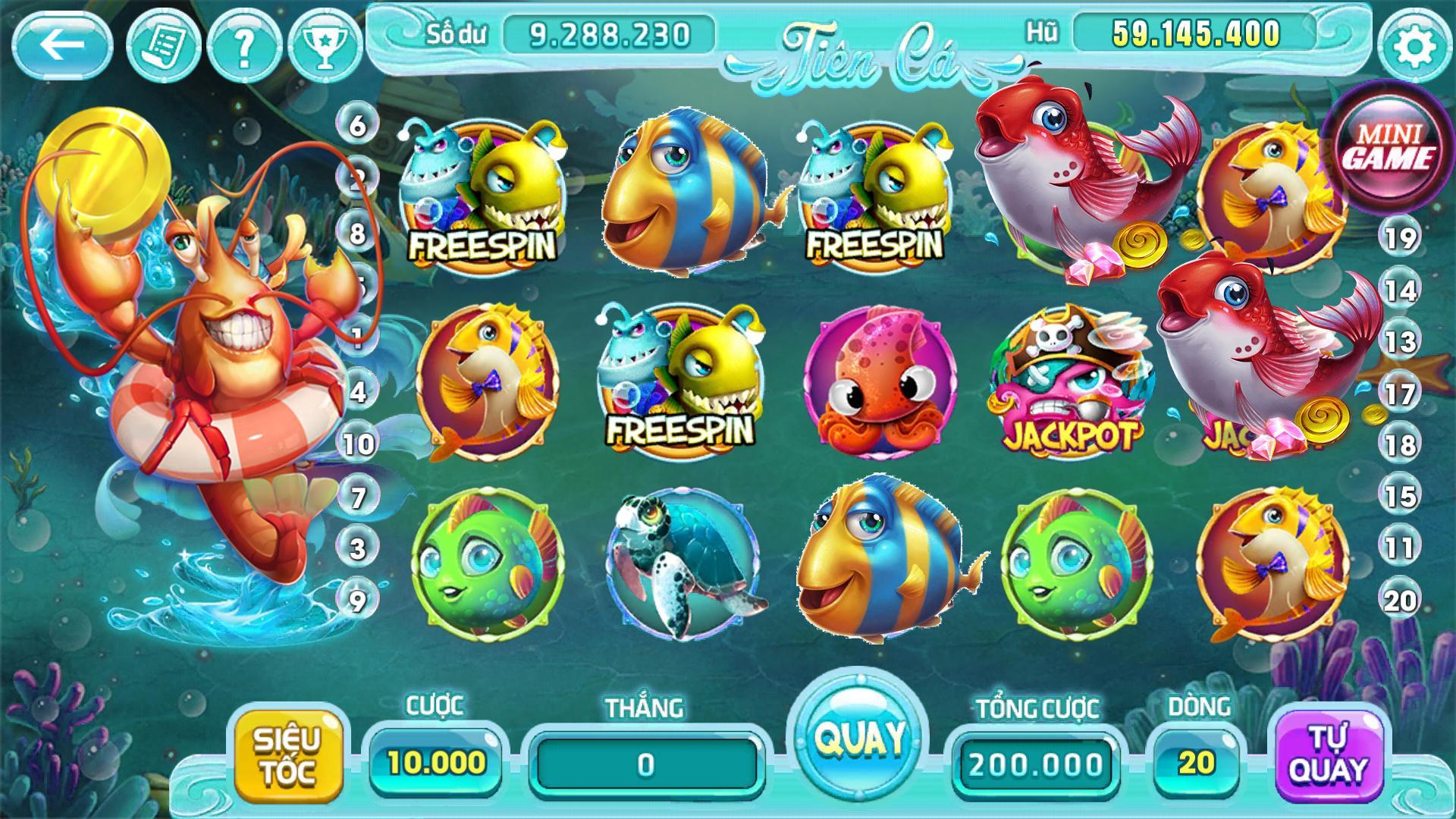Show the help question mark guide
The width and height of the screenshot is (1456, 819).
click(x=243, y=47)
